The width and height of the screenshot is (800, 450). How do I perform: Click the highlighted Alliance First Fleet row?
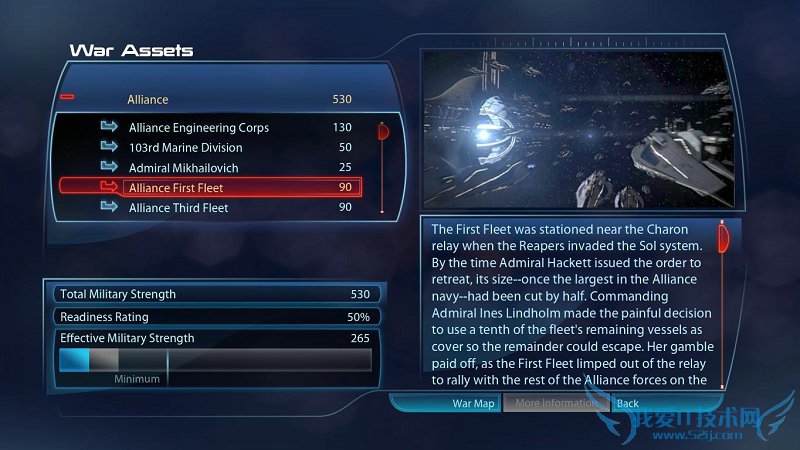[x=210, y=187]
